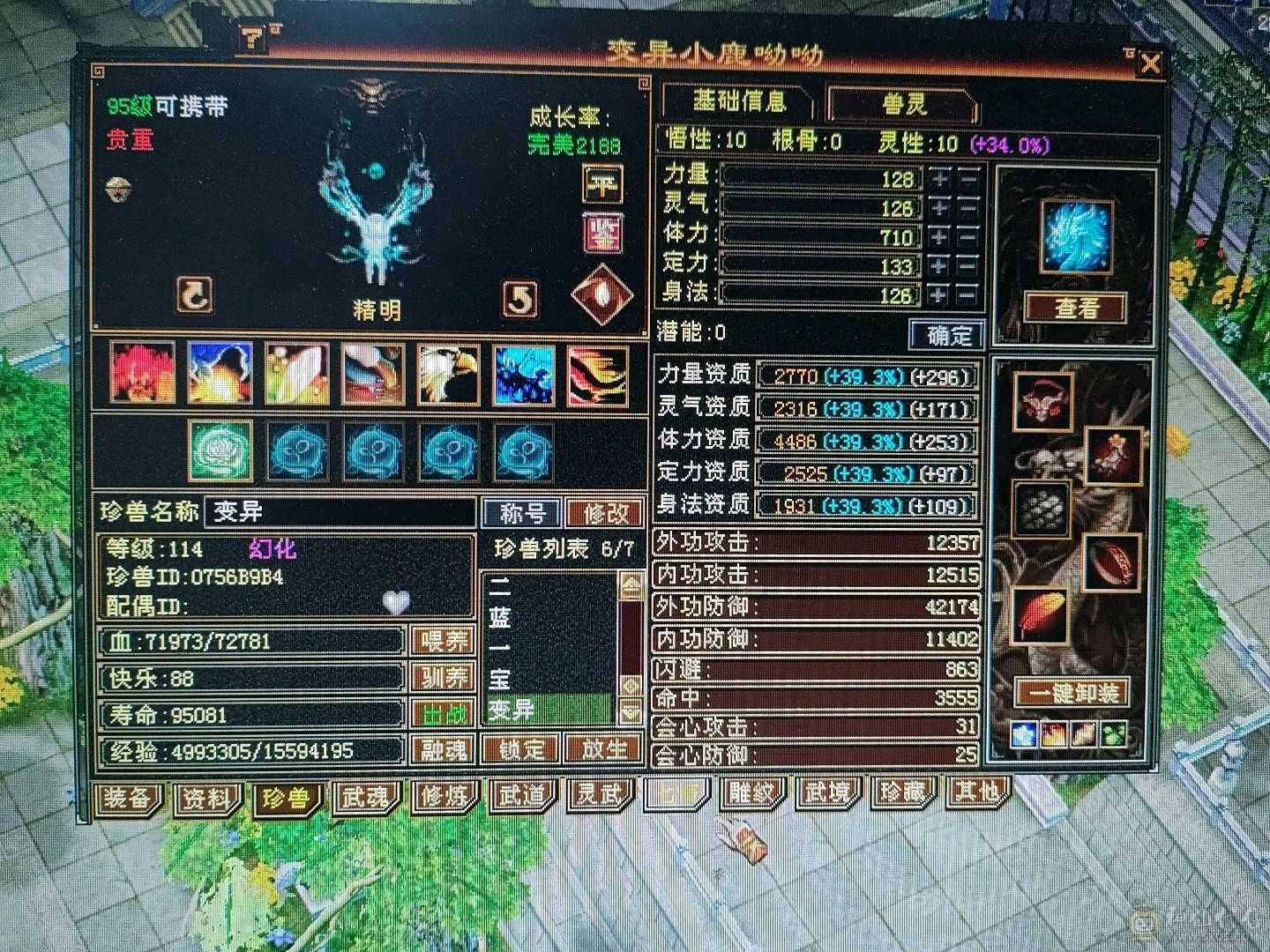Click the blue gem icon at bottom right
The image size is (1270, 952).
tap(1023, 734)
